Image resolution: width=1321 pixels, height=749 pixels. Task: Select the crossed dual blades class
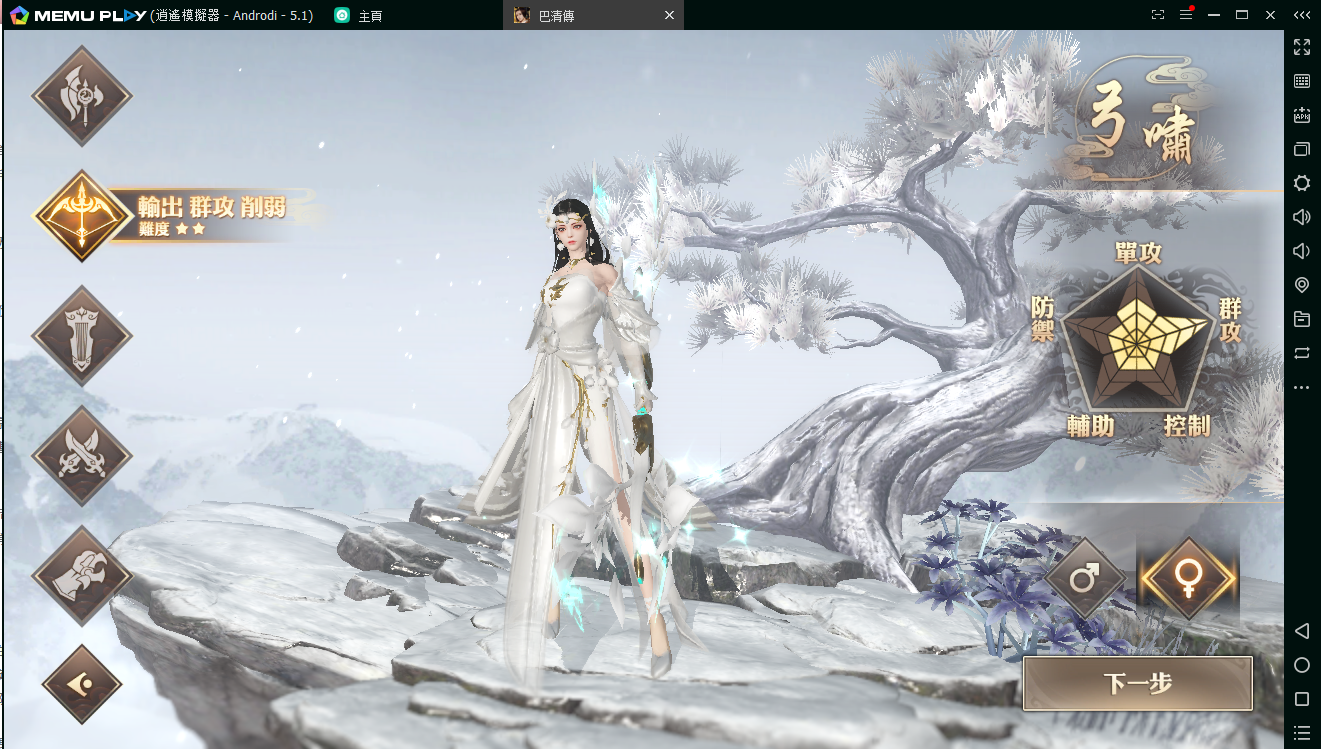(x=82, y=456)
